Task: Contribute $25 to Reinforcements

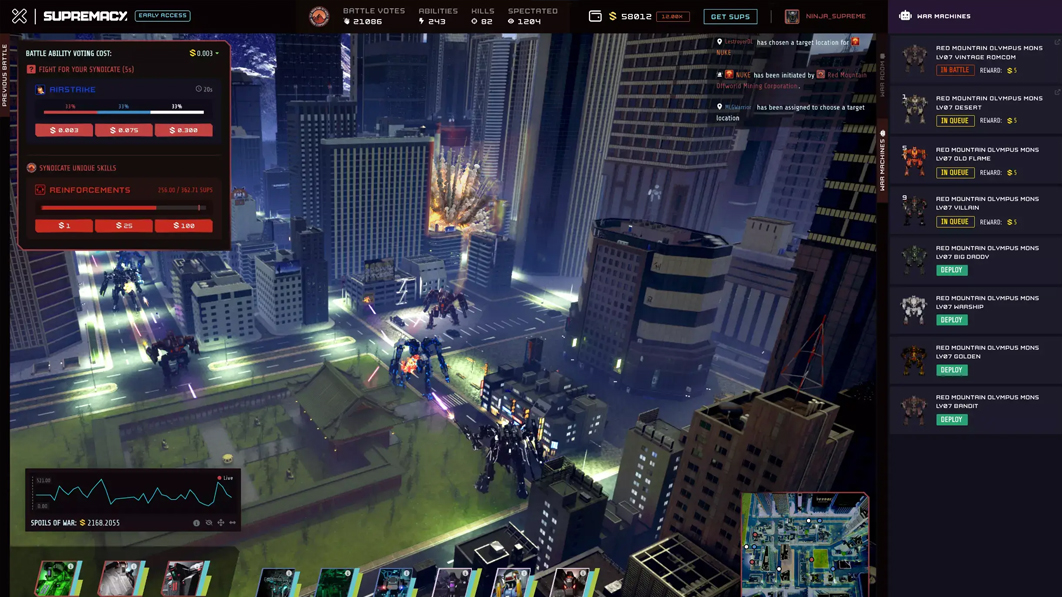Action: pyautogui.click(x=124, y=226)
